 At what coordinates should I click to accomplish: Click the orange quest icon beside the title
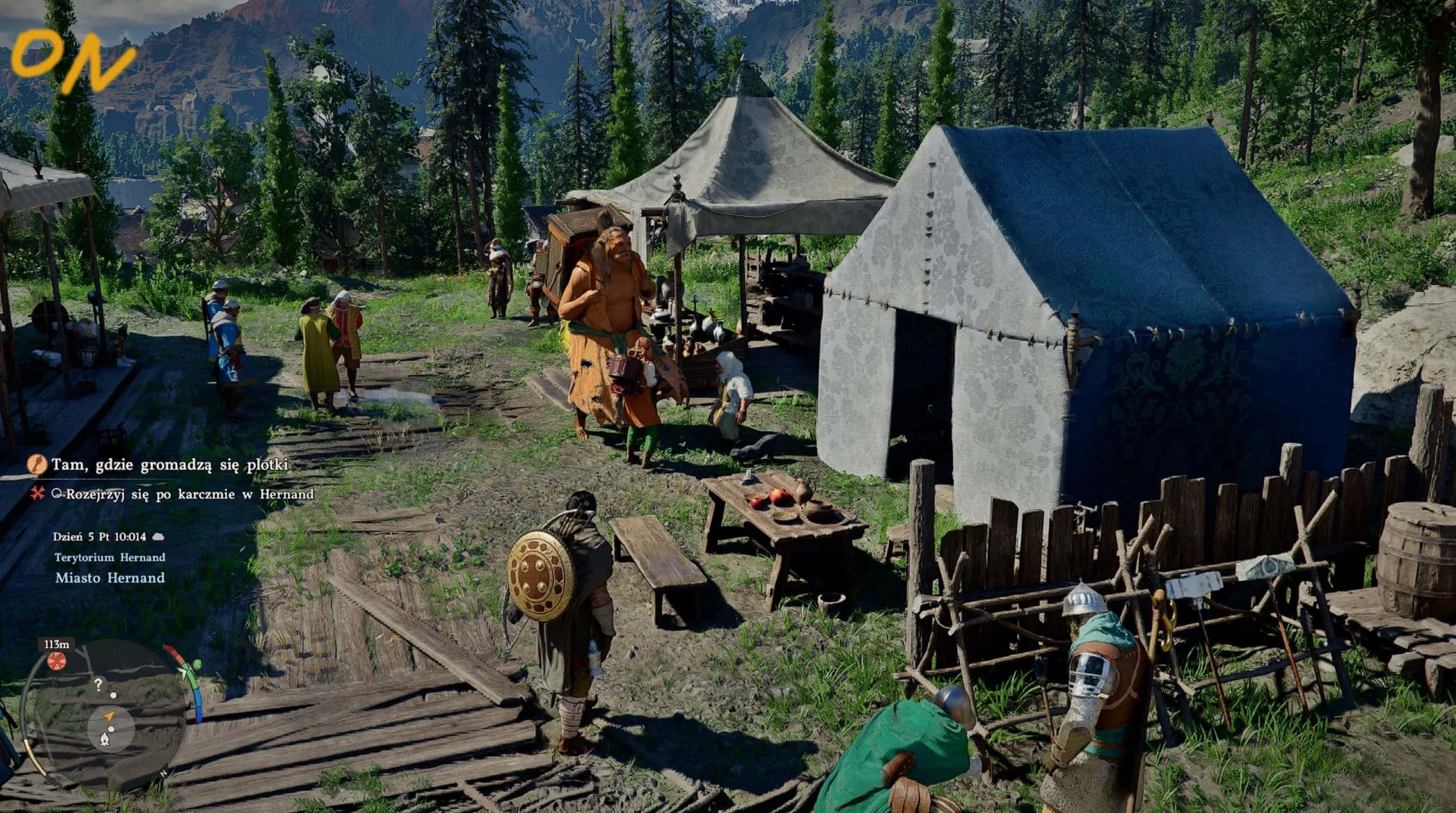[36, 465]
